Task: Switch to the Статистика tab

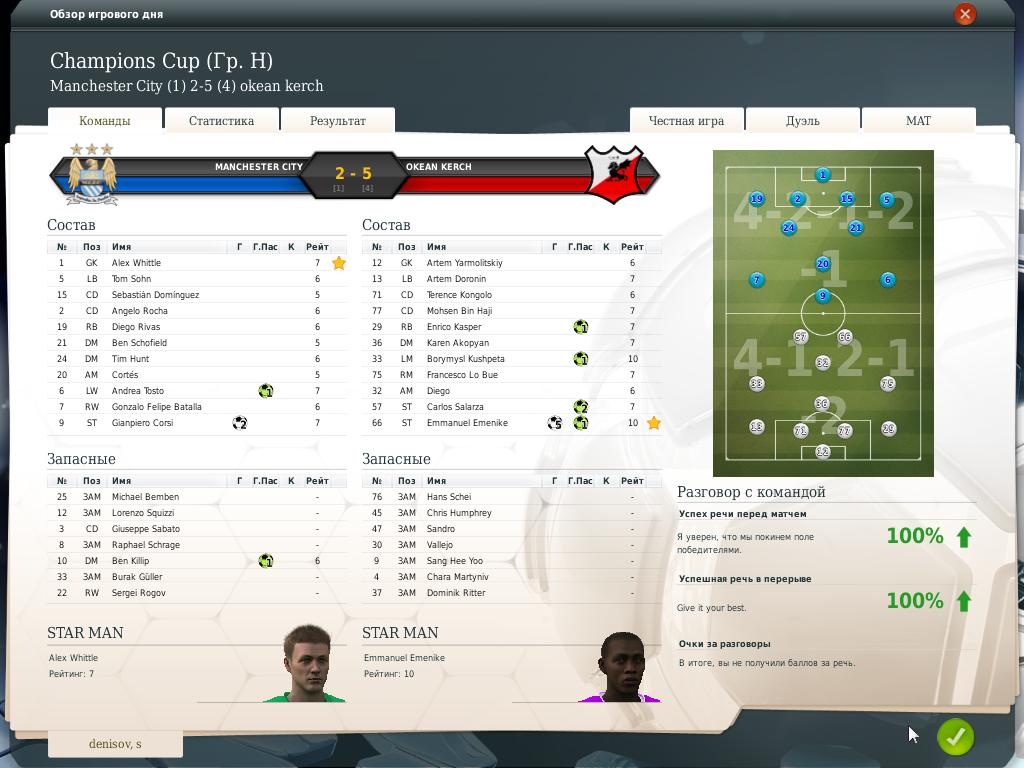Action: click(x=221, y=121)
